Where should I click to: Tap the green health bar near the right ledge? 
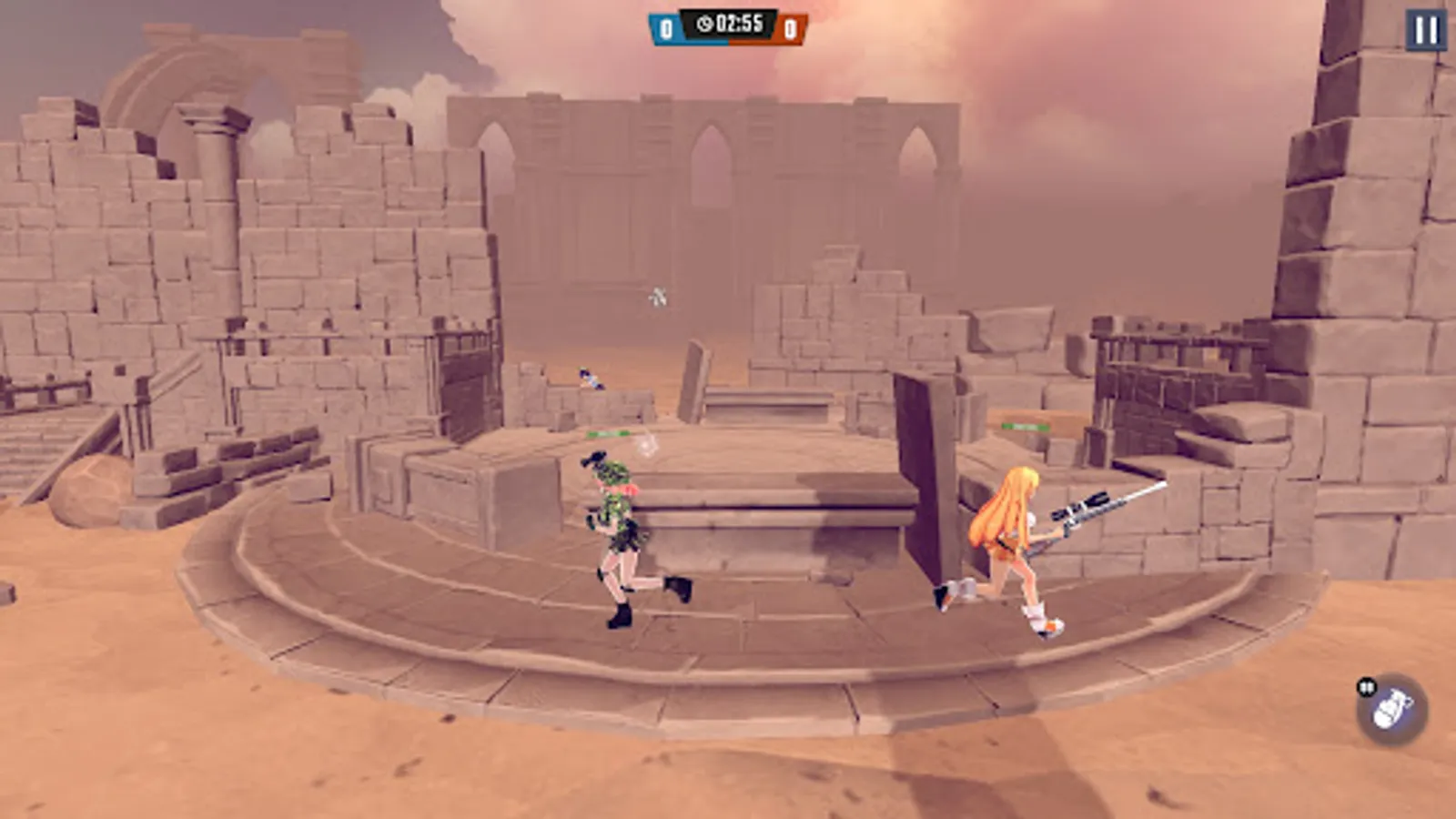1028,426
